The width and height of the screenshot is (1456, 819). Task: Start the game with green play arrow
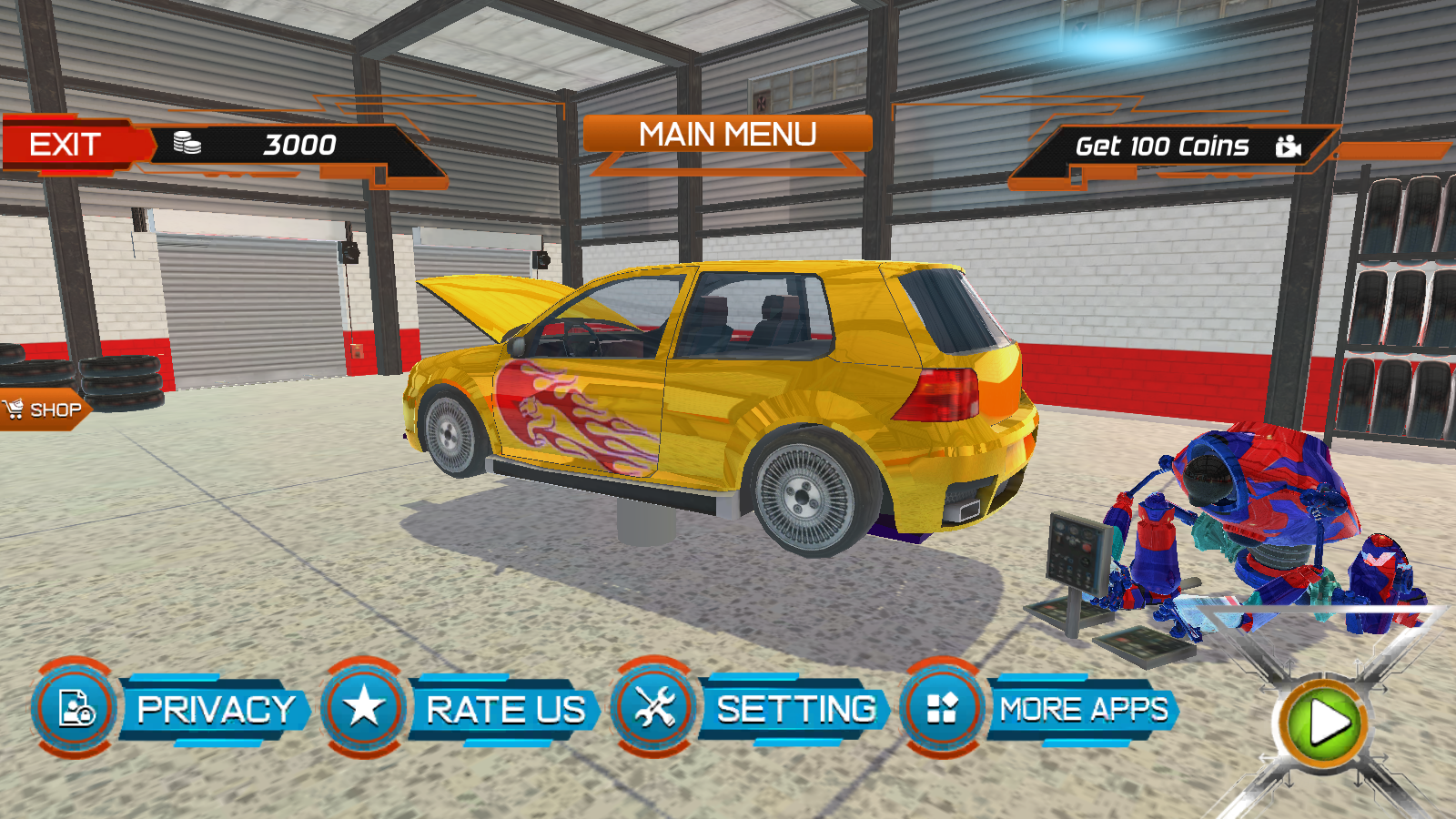(x=1326, y=724)
